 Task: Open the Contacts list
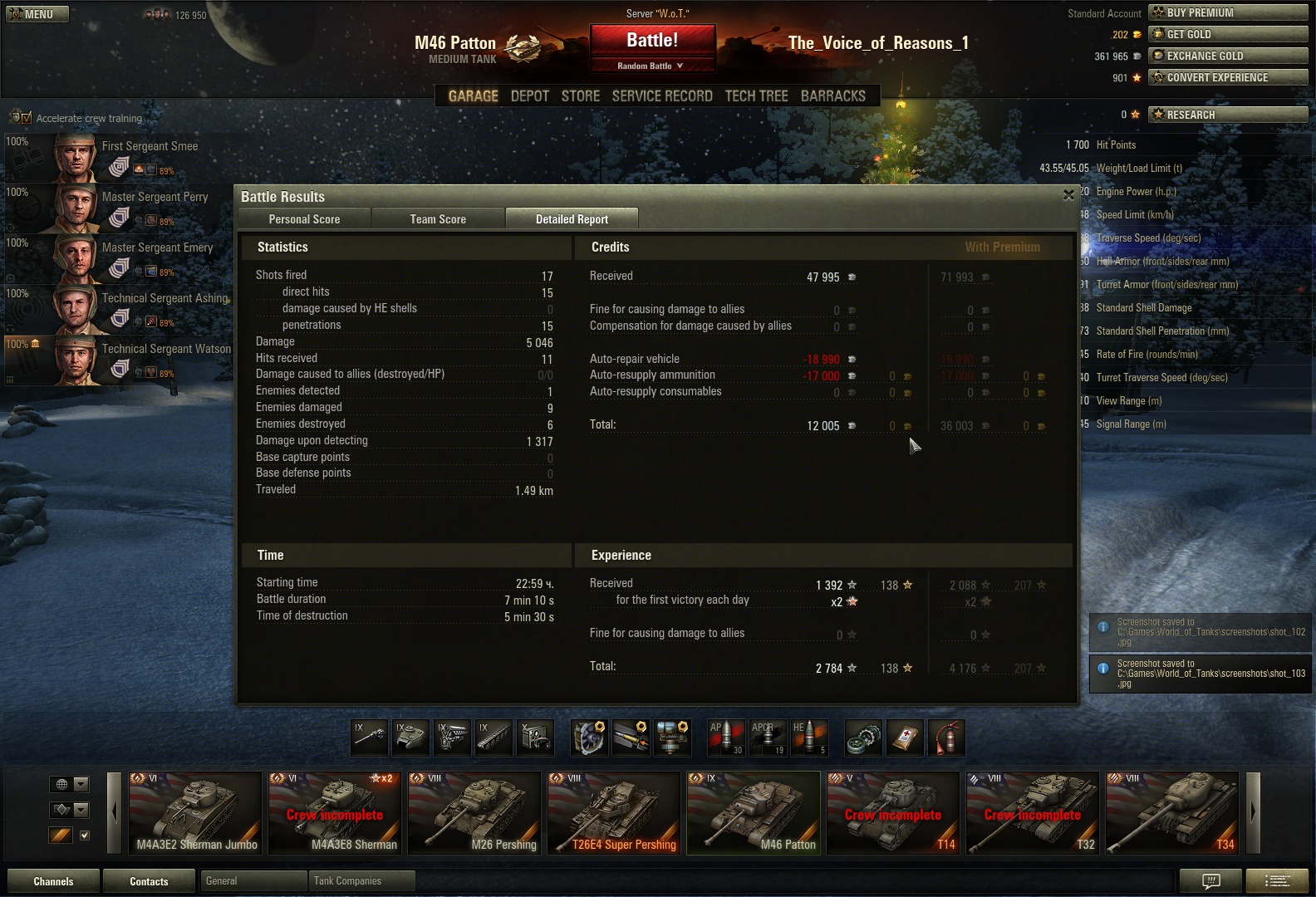click(x=149, y=881)
